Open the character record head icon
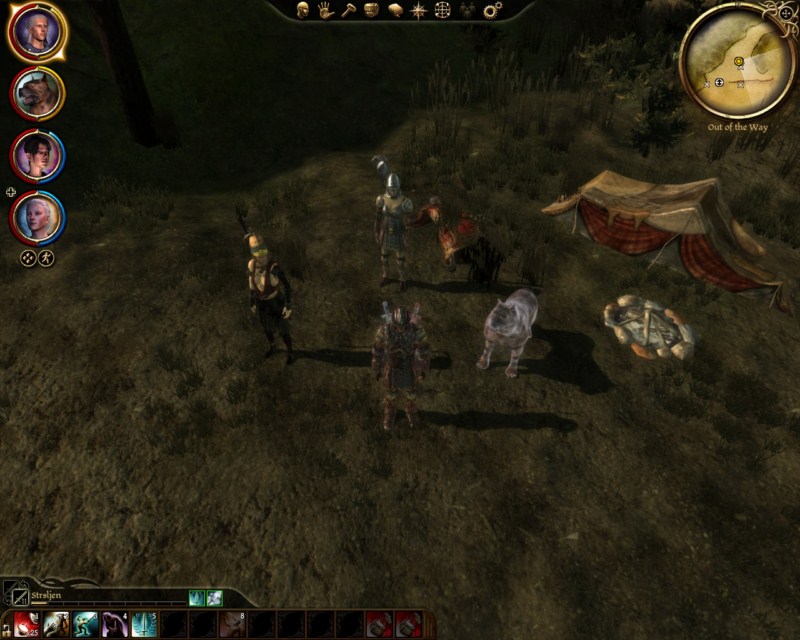 pyautogui.click(x=302, y=10)
